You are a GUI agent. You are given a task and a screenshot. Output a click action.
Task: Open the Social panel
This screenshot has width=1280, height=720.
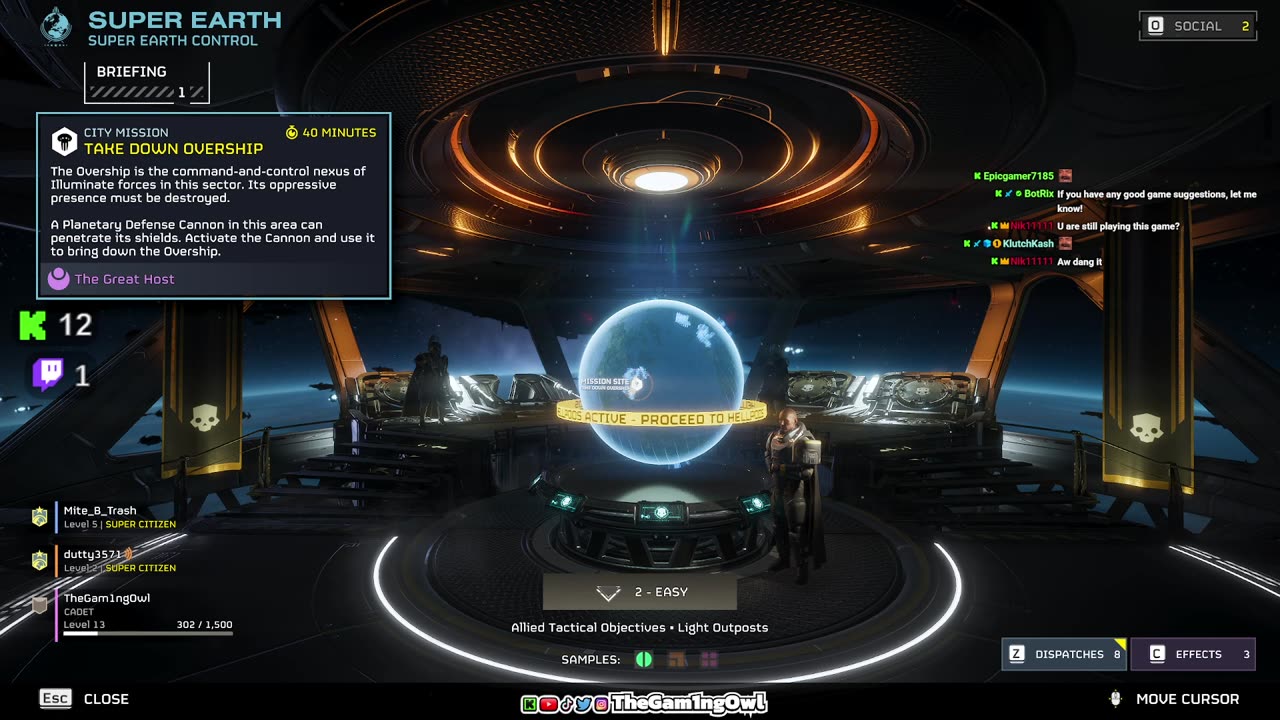click(x=1198, y=26)
